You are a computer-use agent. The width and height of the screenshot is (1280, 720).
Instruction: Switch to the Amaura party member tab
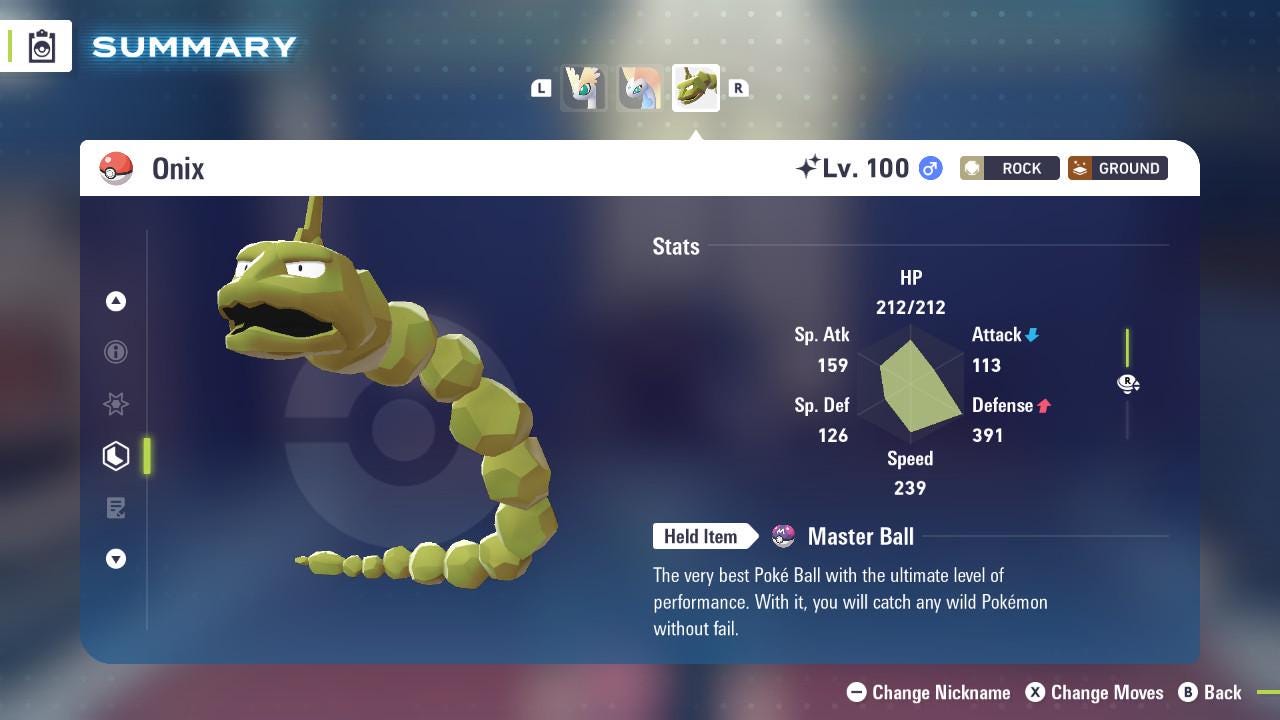tap(639, 88)
